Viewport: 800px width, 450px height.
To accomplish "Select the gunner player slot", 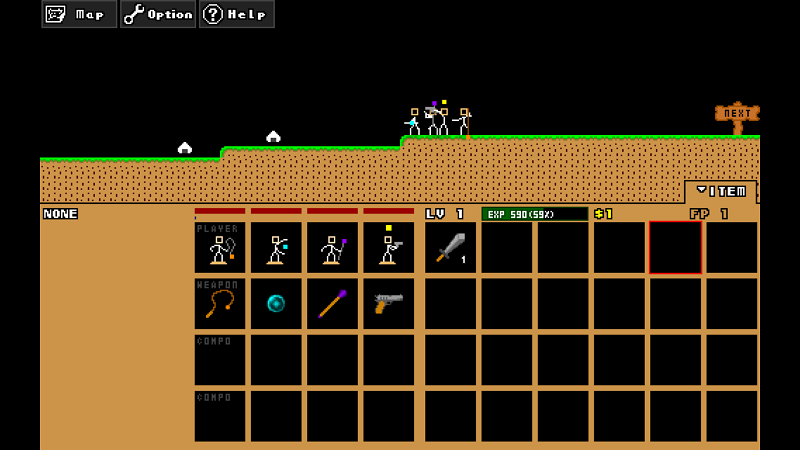I will point(388,248).
